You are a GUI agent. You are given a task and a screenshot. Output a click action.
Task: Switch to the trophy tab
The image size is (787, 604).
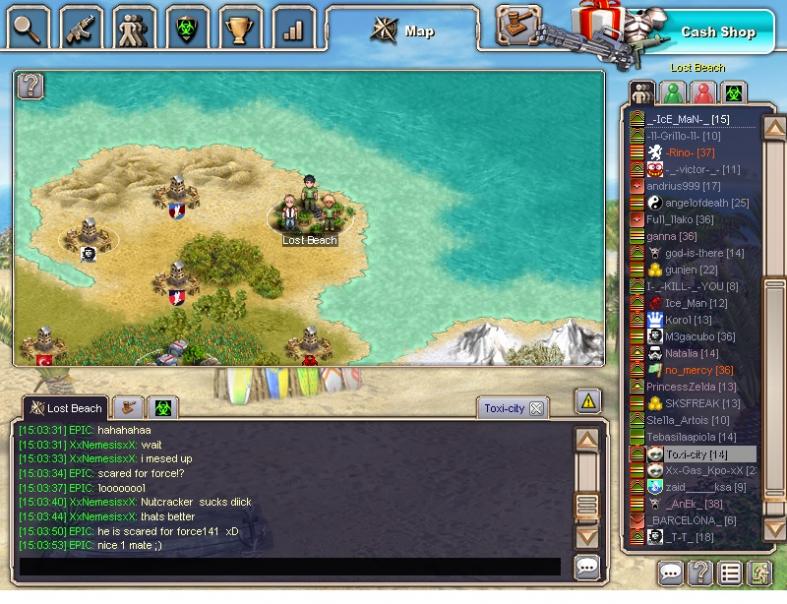[x=240, y=28]
